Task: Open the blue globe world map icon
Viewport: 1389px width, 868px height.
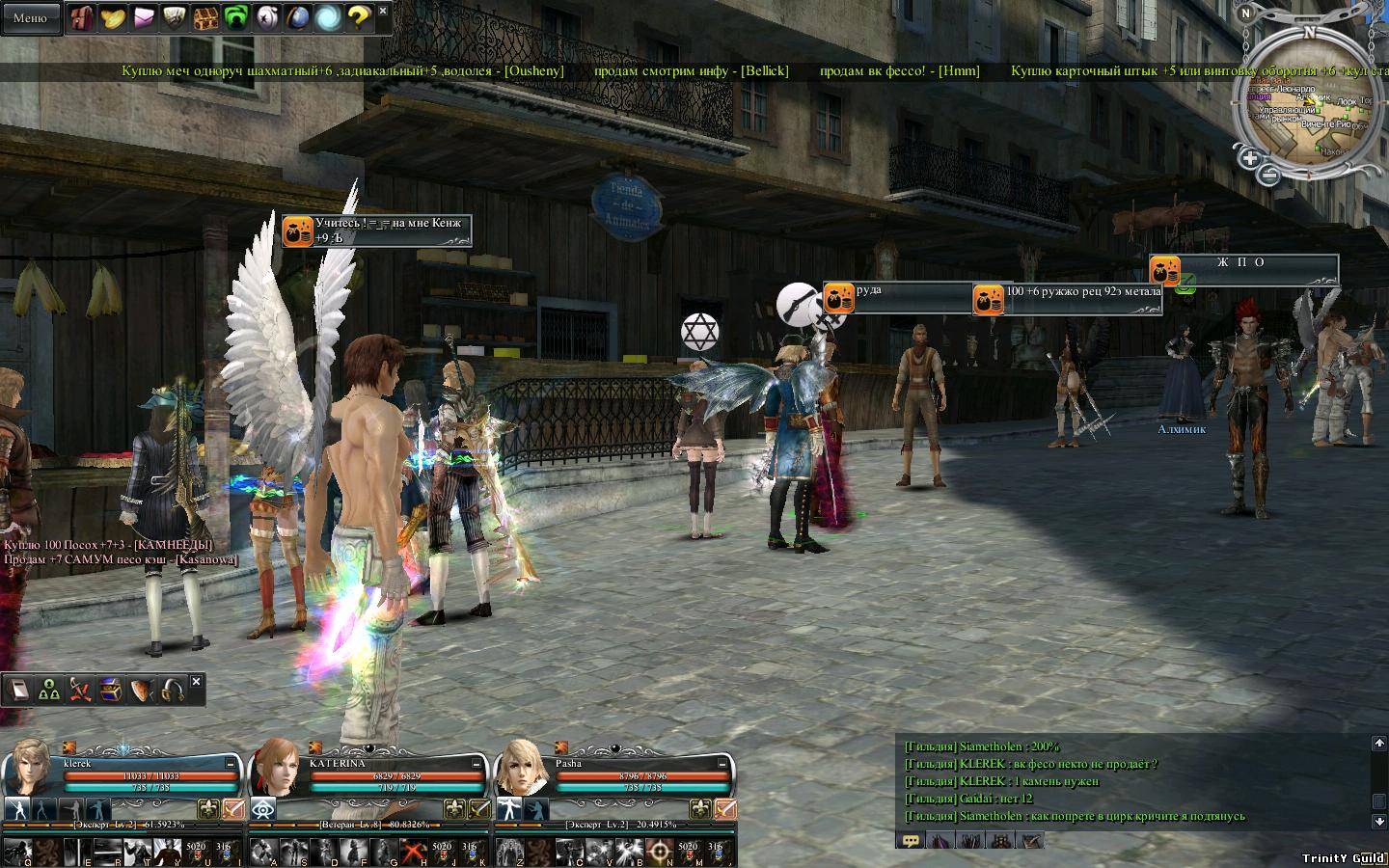Action: pyautogui.click(x=297, y=16)
